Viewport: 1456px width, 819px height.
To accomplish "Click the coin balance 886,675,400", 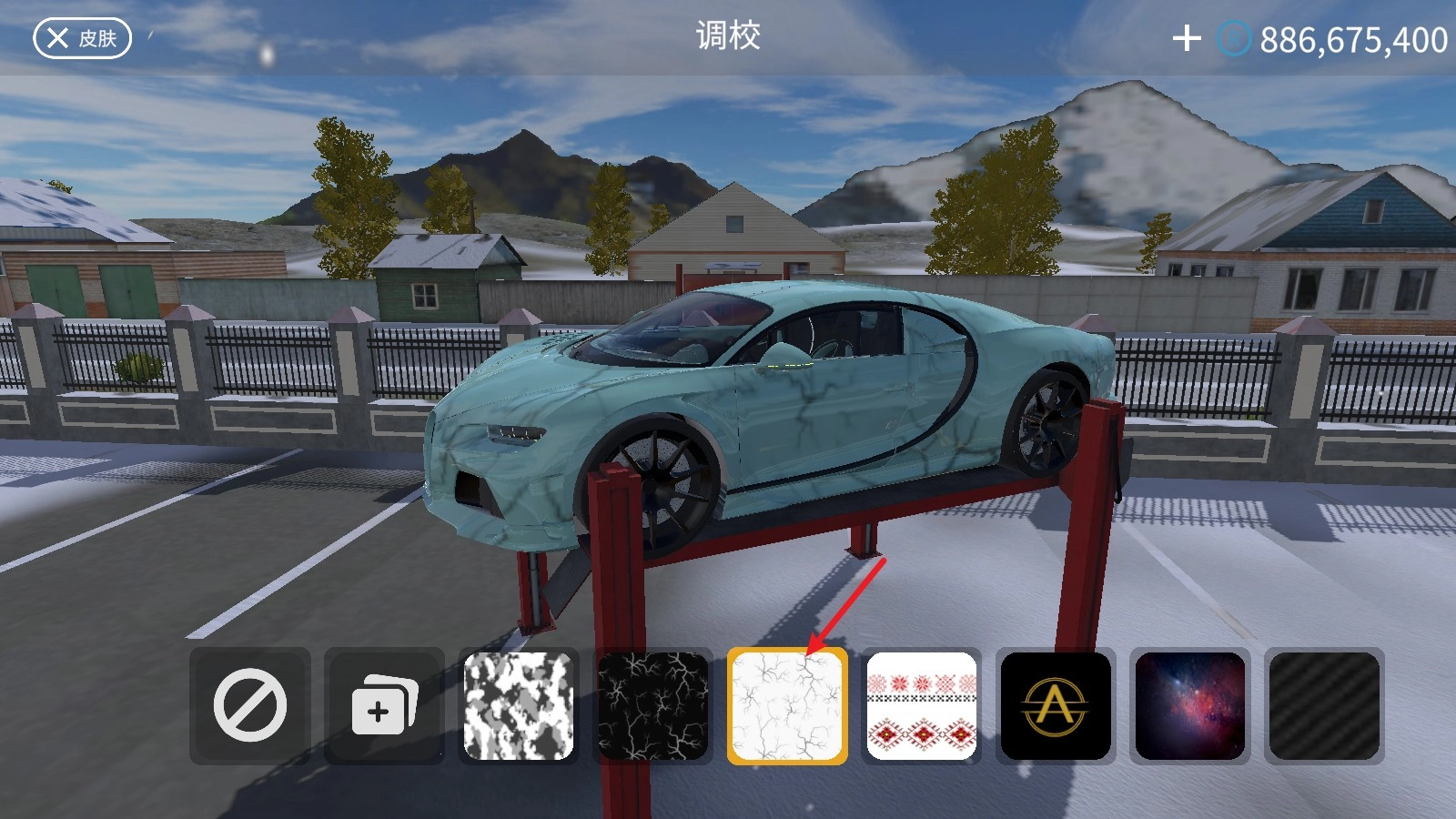I will click(1351, 38).
